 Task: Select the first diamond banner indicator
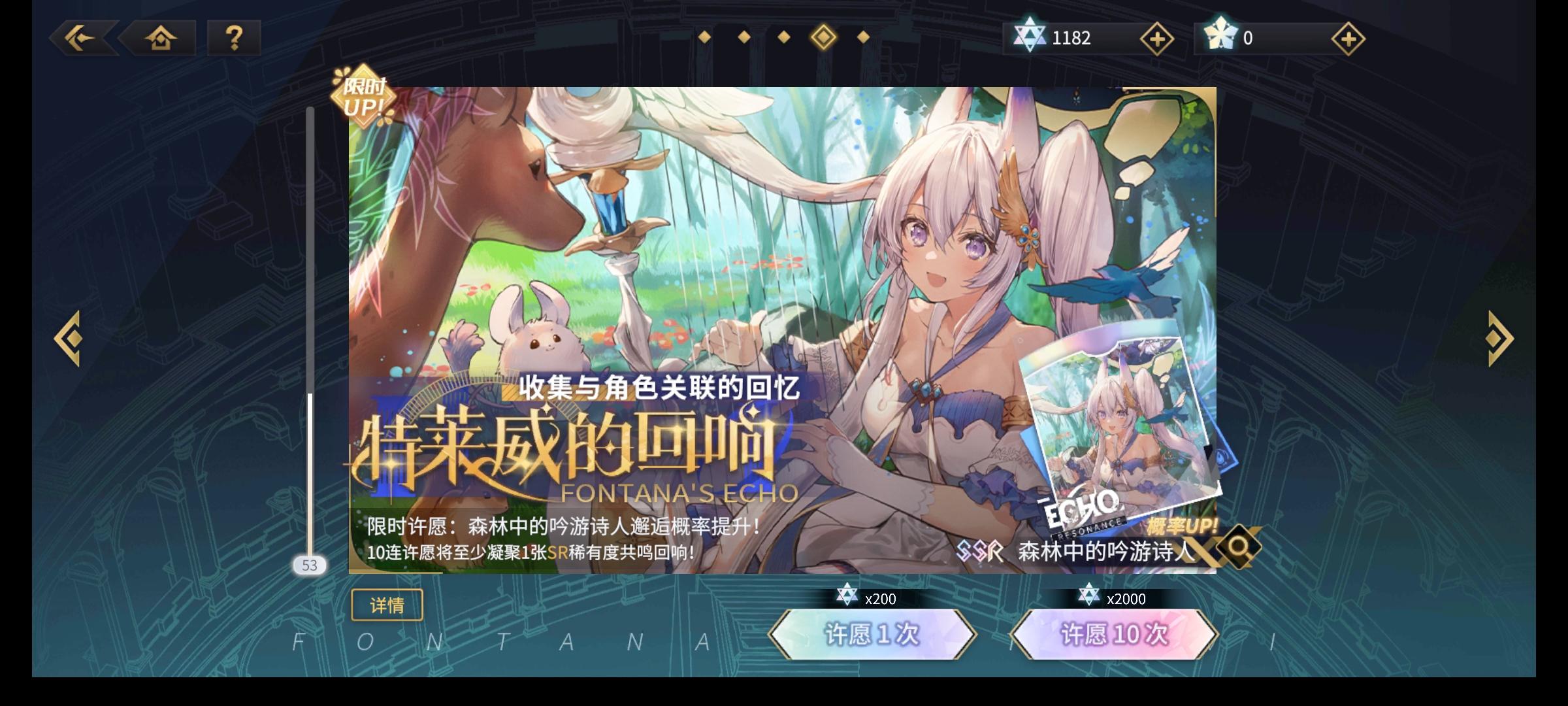click(704, 38)
